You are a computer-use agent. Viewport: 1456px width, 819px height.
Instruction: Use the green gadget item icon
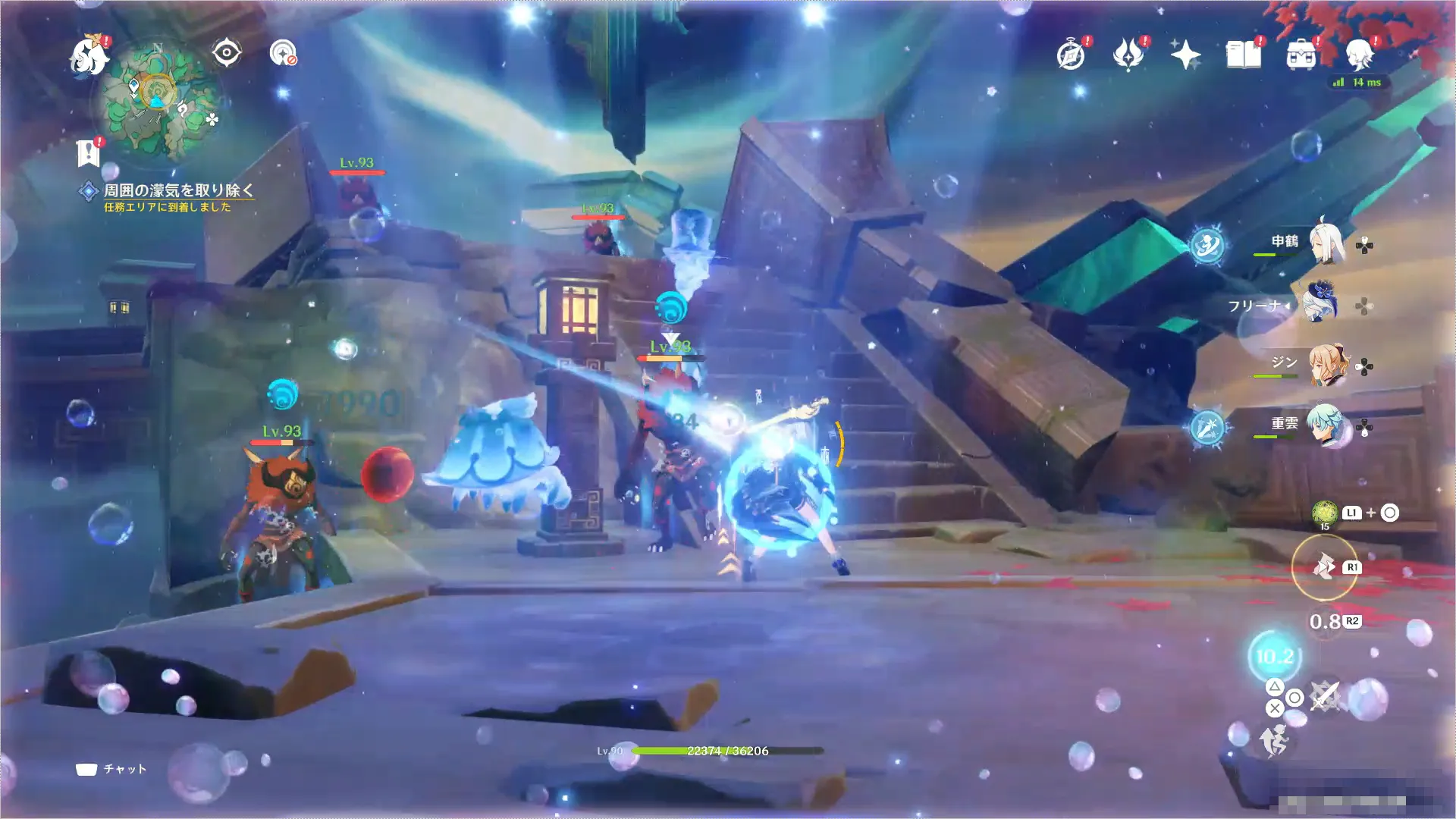(1324, 513)
